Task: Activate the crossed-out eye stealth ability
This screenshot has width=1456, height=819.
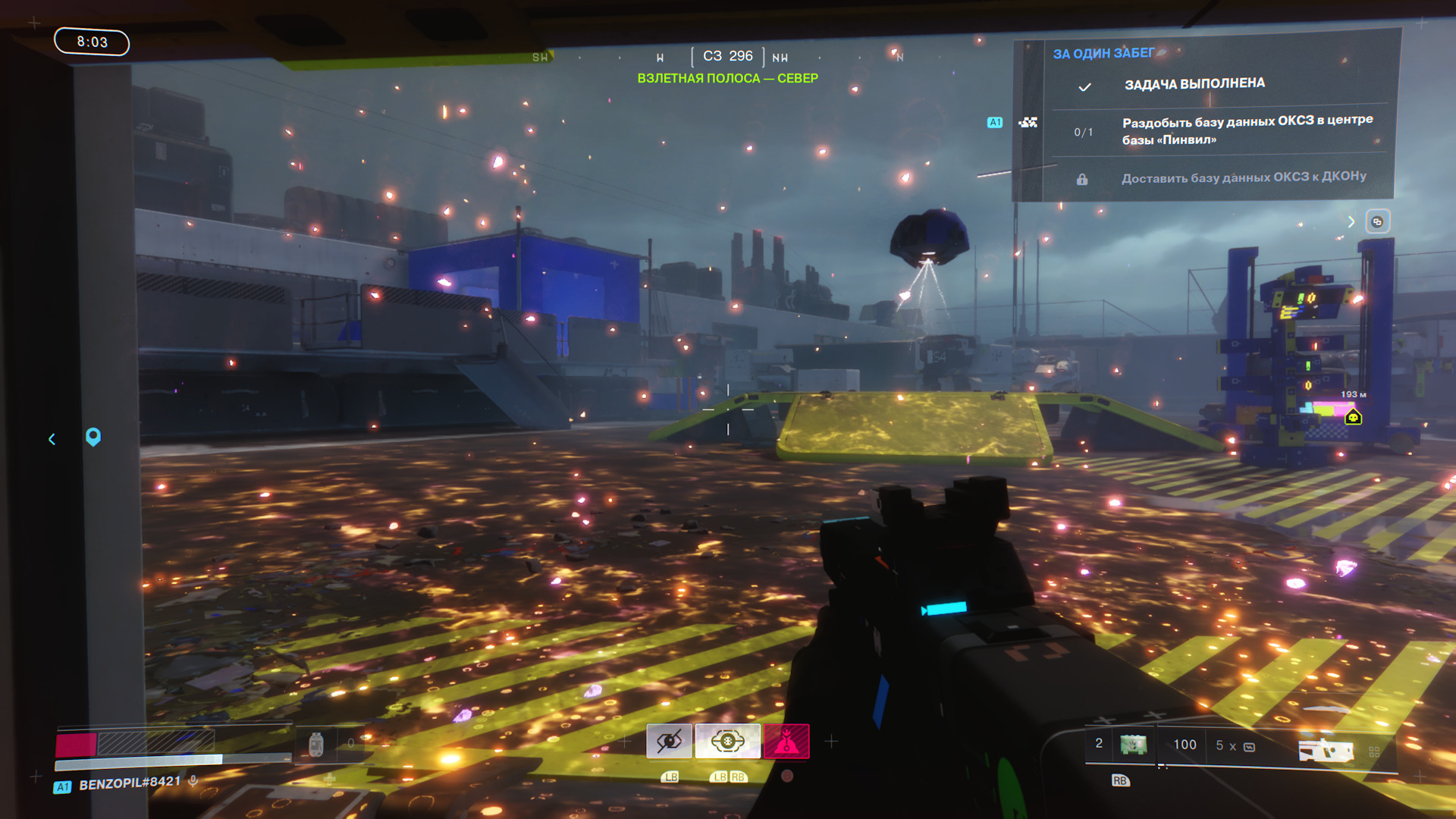Action: tap(669, 741)
